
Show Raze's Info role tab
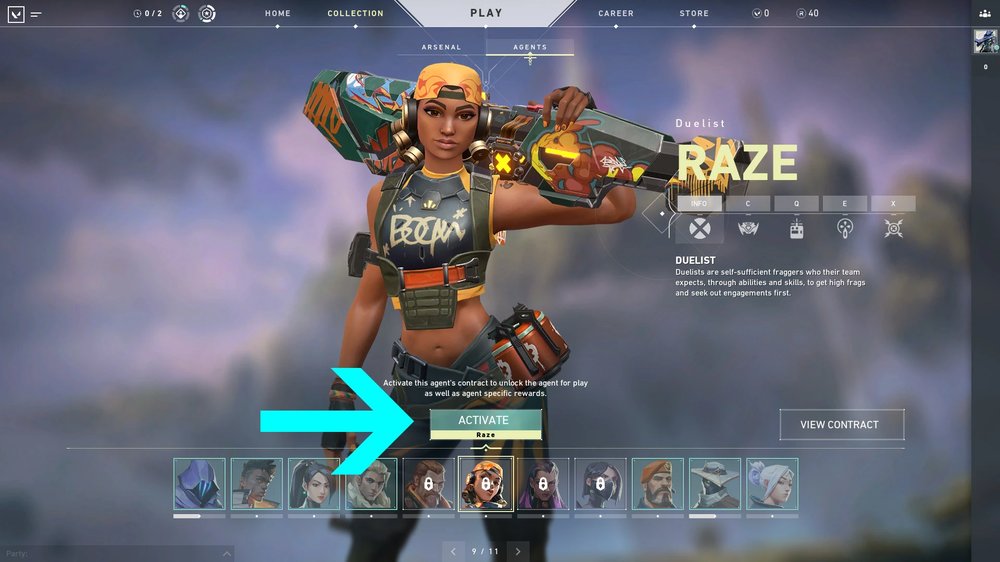699,204
